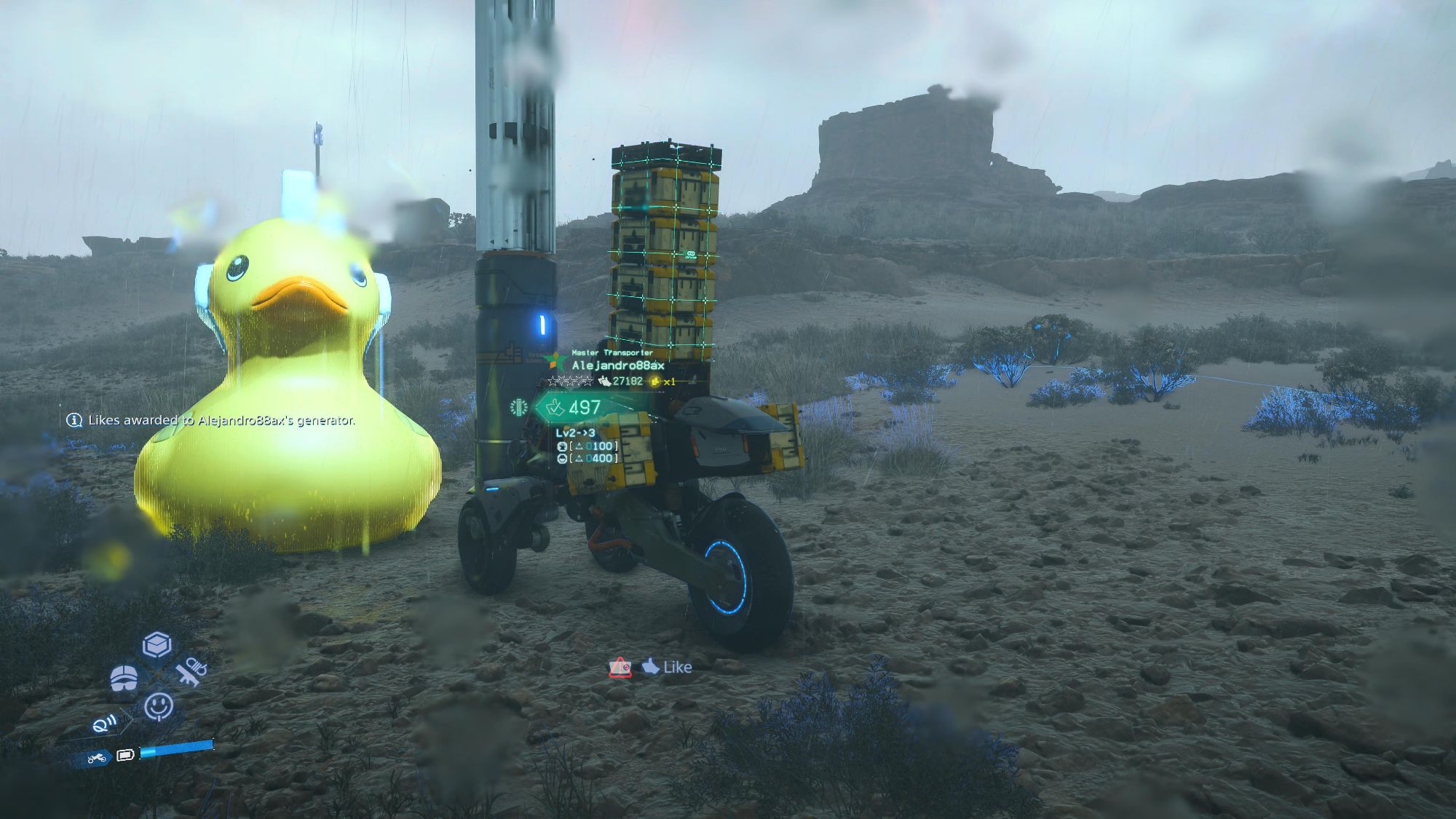
Task: Select the cap and glasses equipment icon
Action: click(124, 678)
